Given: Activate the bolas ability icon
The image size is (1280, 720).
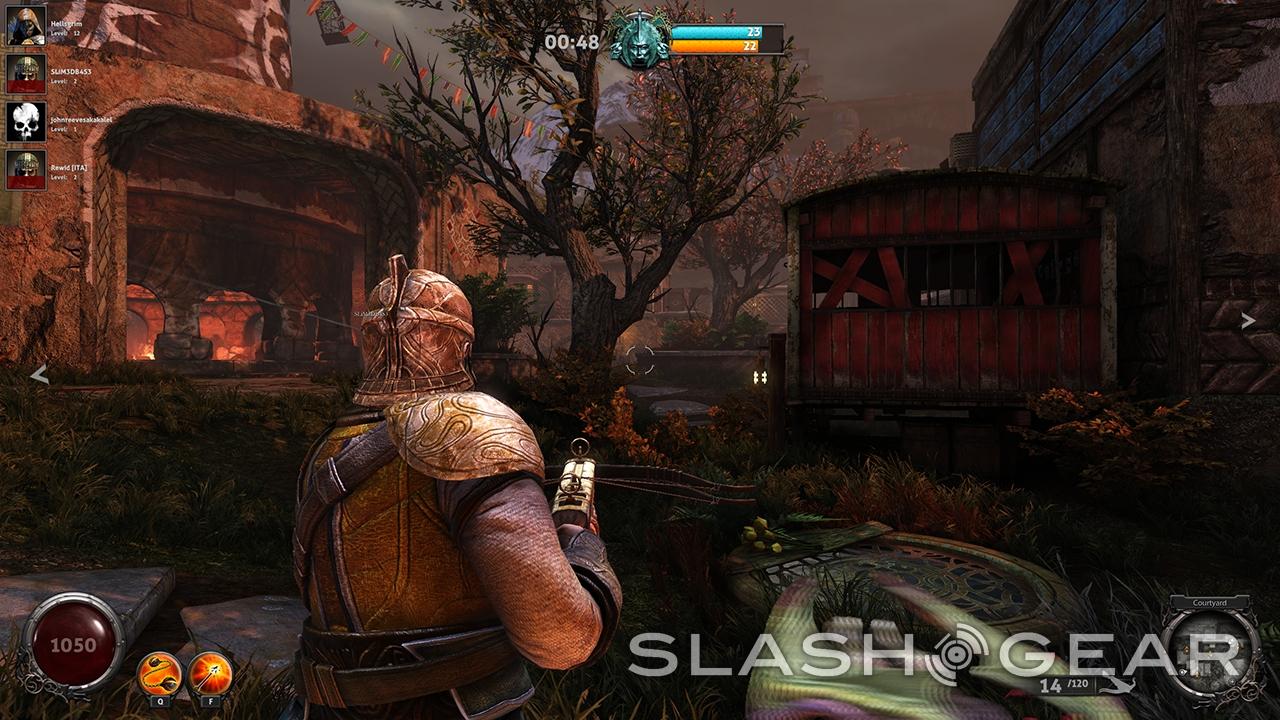Looking at the screenshot, I should pos(159,672).
